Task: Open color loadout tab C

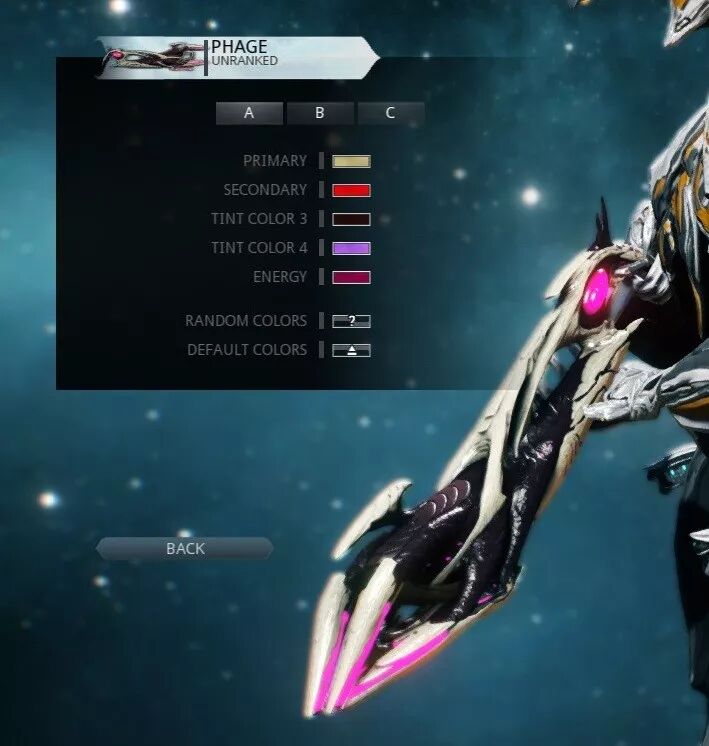Action: (x=390, y=113)
